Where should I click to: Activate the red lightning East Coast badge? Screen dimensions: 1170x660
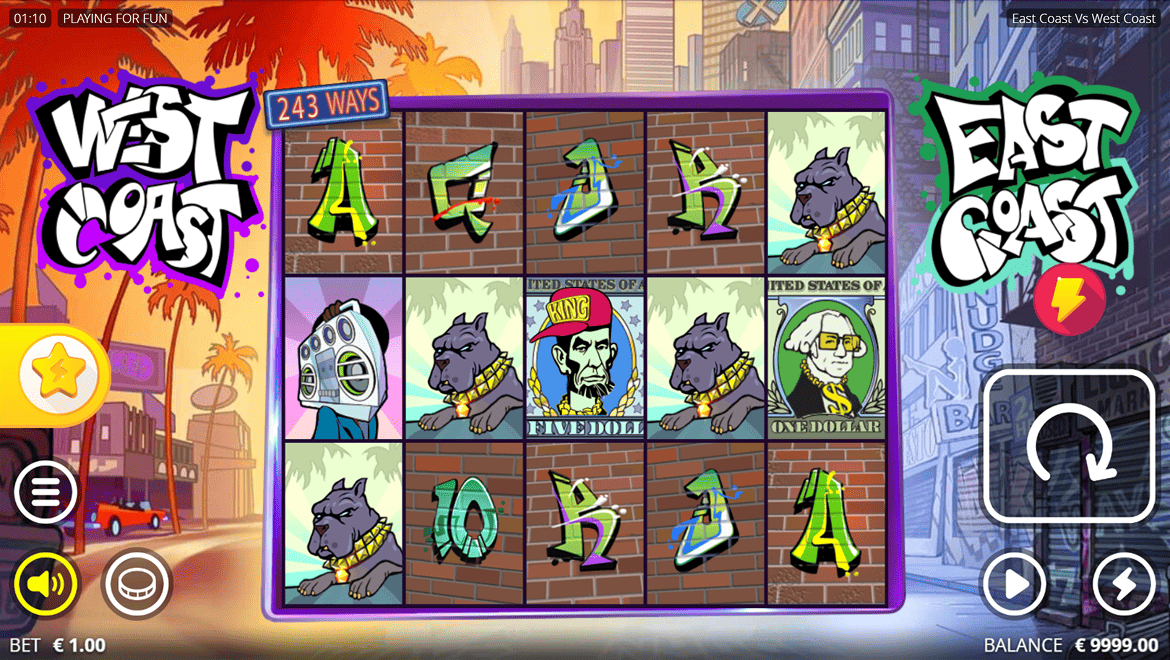click(x=1069, y=300)
